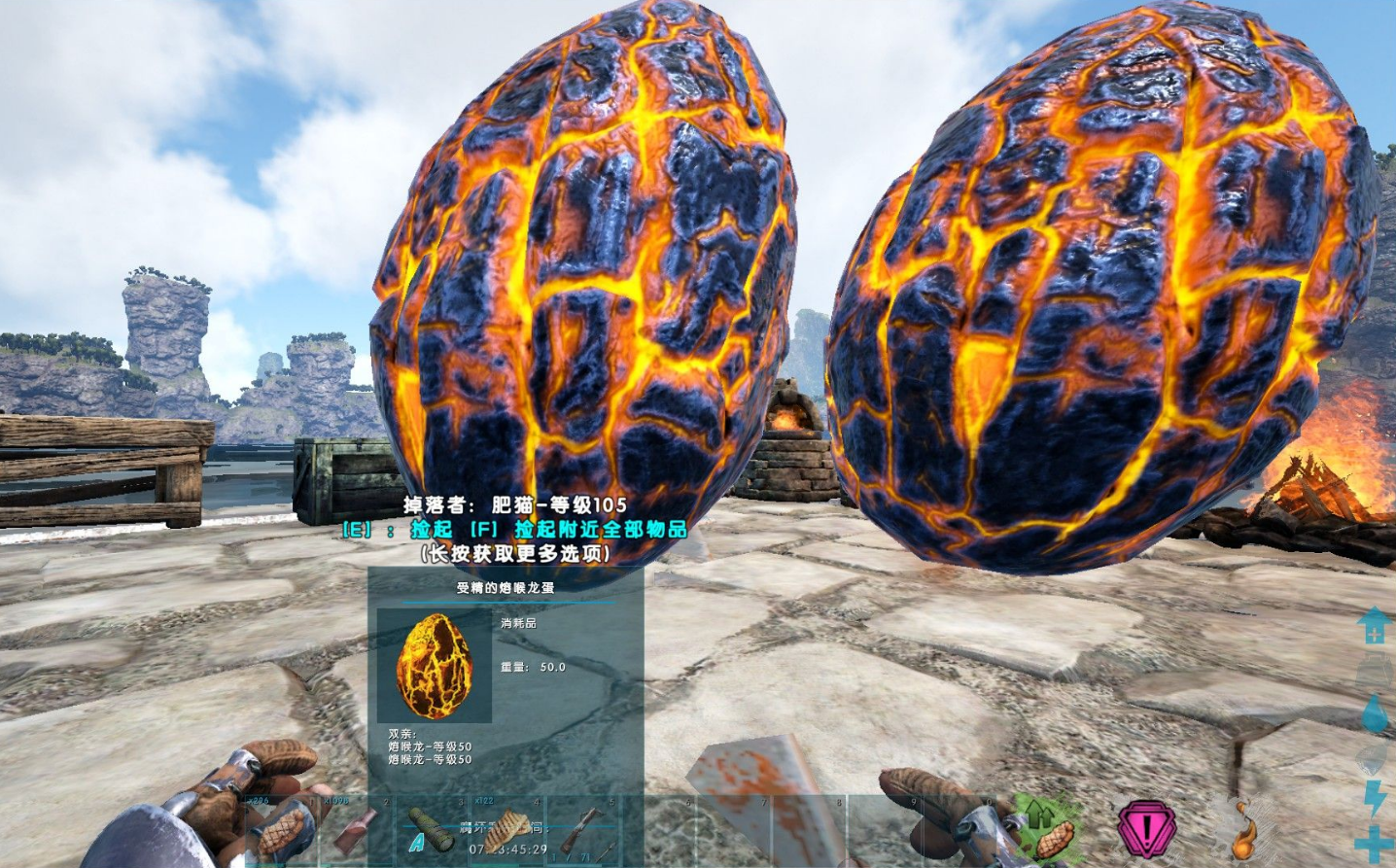Click the fertilized egg thumbnail in the tooltip
Viewport: 1396px width, 868px height.
434,666
